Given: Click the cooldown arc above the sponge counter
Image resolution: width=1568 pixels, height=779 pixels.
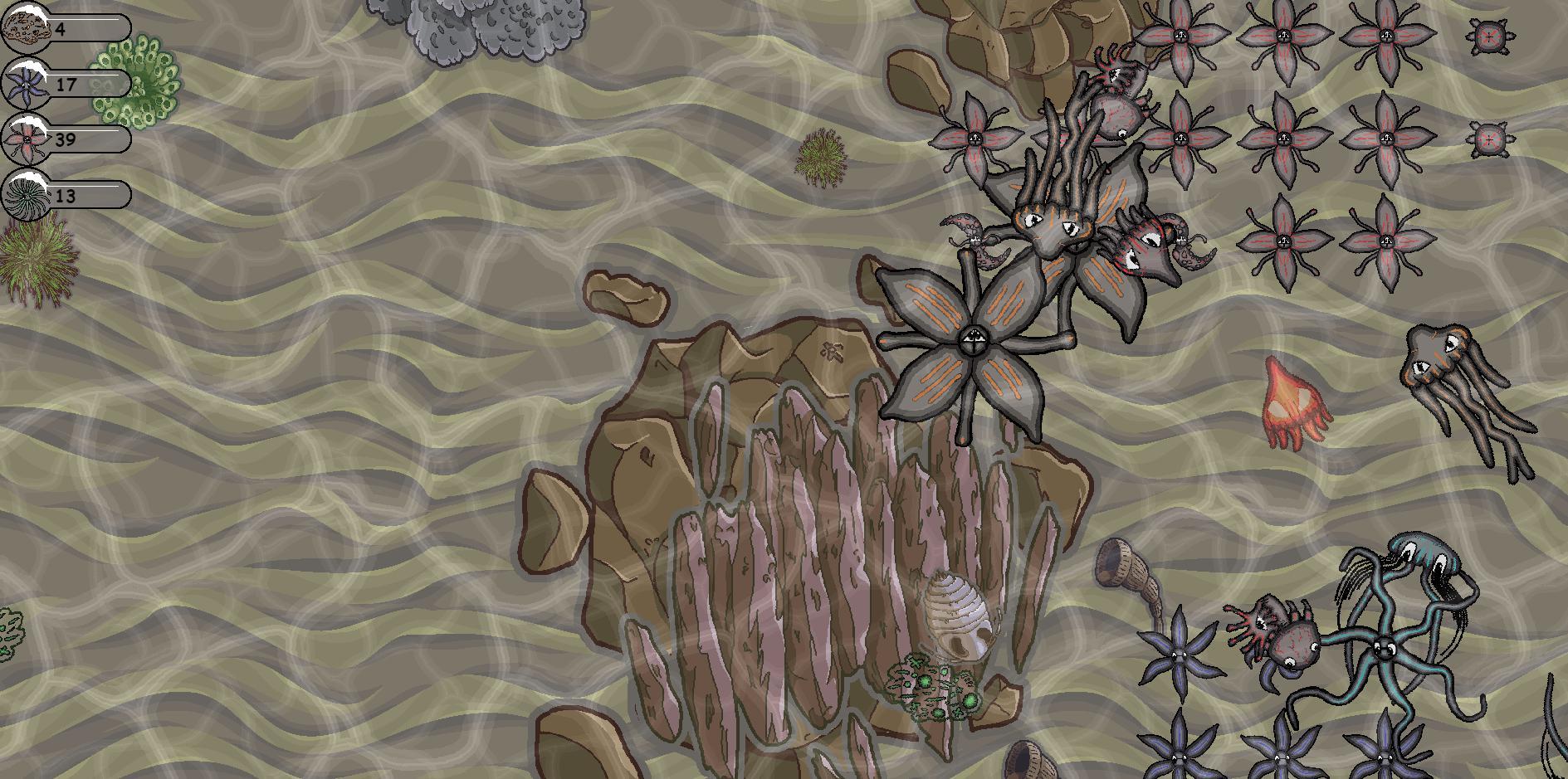Looking at the screenshot, I should 30,8.
